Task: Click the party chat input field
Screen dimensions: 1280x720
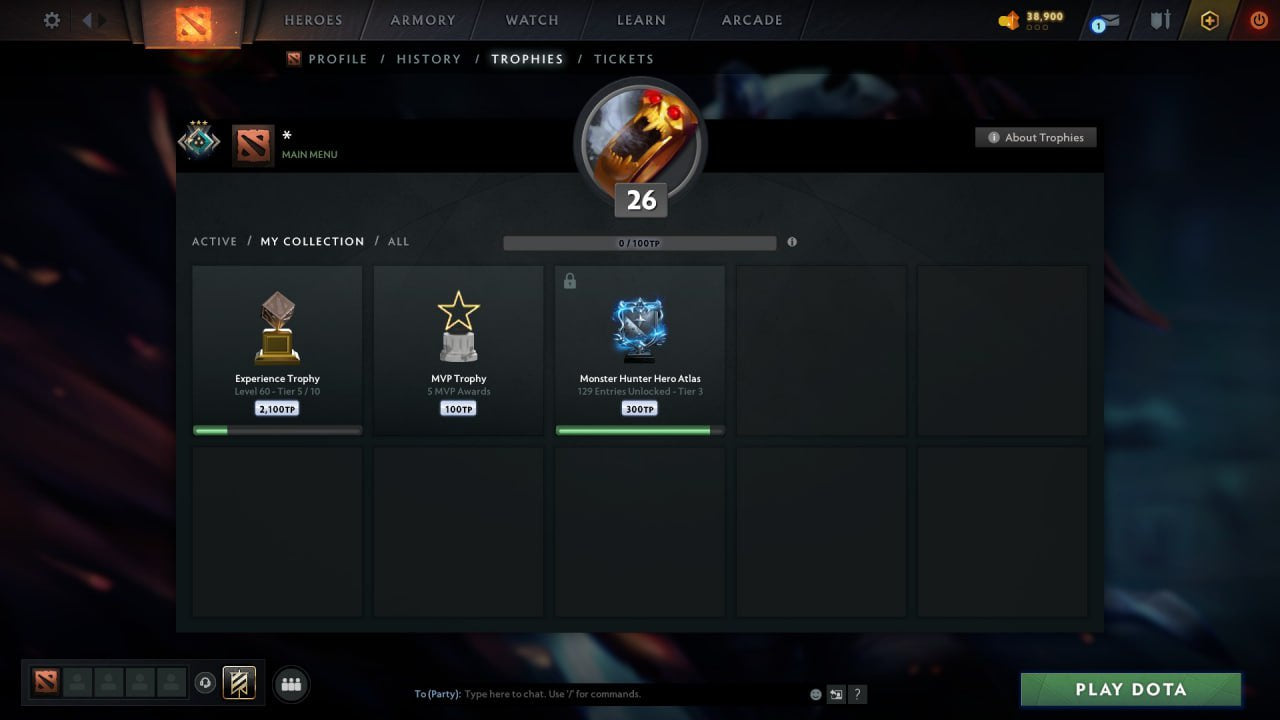Action: click(600, 693)
